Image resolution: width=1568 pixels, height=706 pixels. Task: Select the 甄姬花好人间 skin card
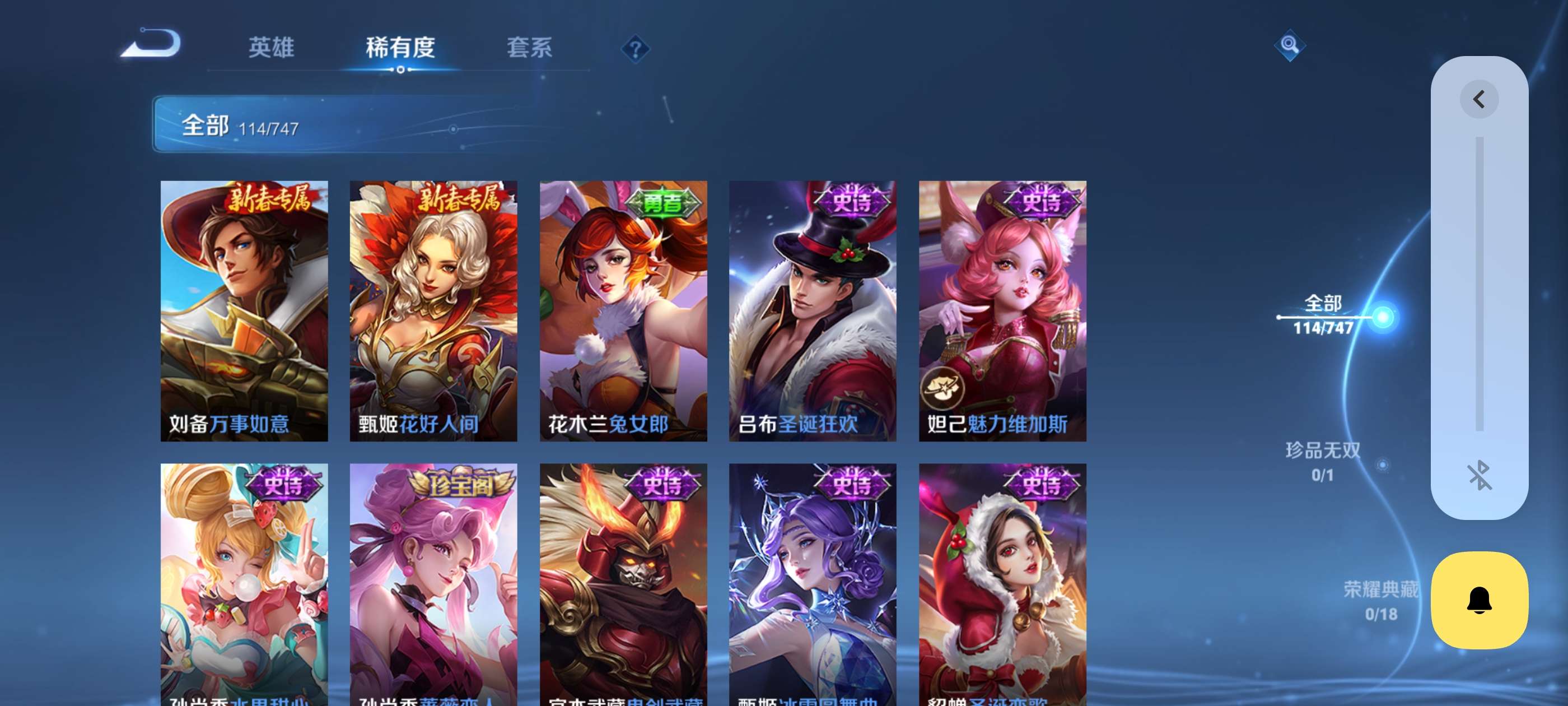click(433, 310)
